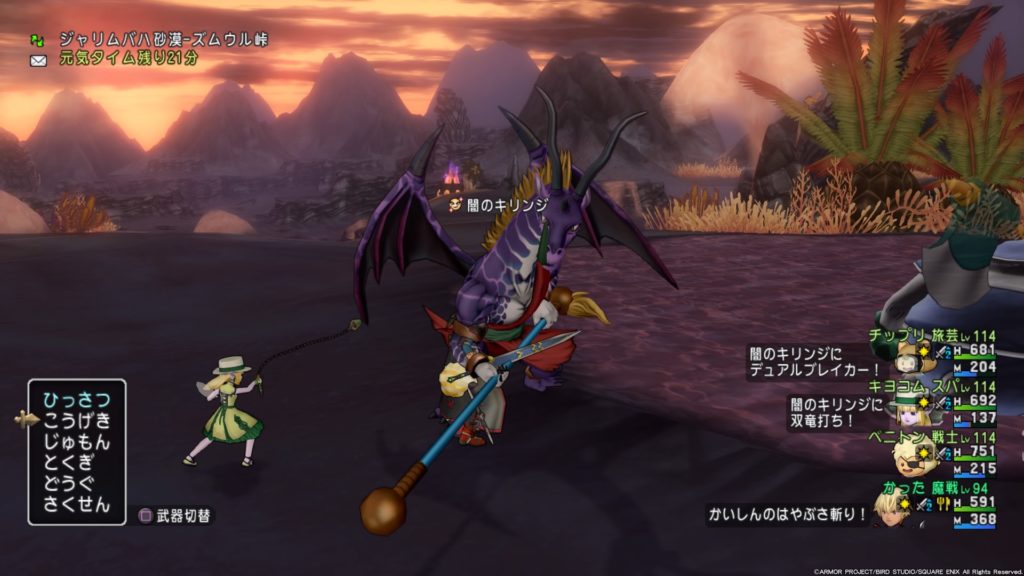Viewport: 1024px width, 576px height.
Task: Select ひっさつ in the battle command menu
Action: click(x=76, y=400)
